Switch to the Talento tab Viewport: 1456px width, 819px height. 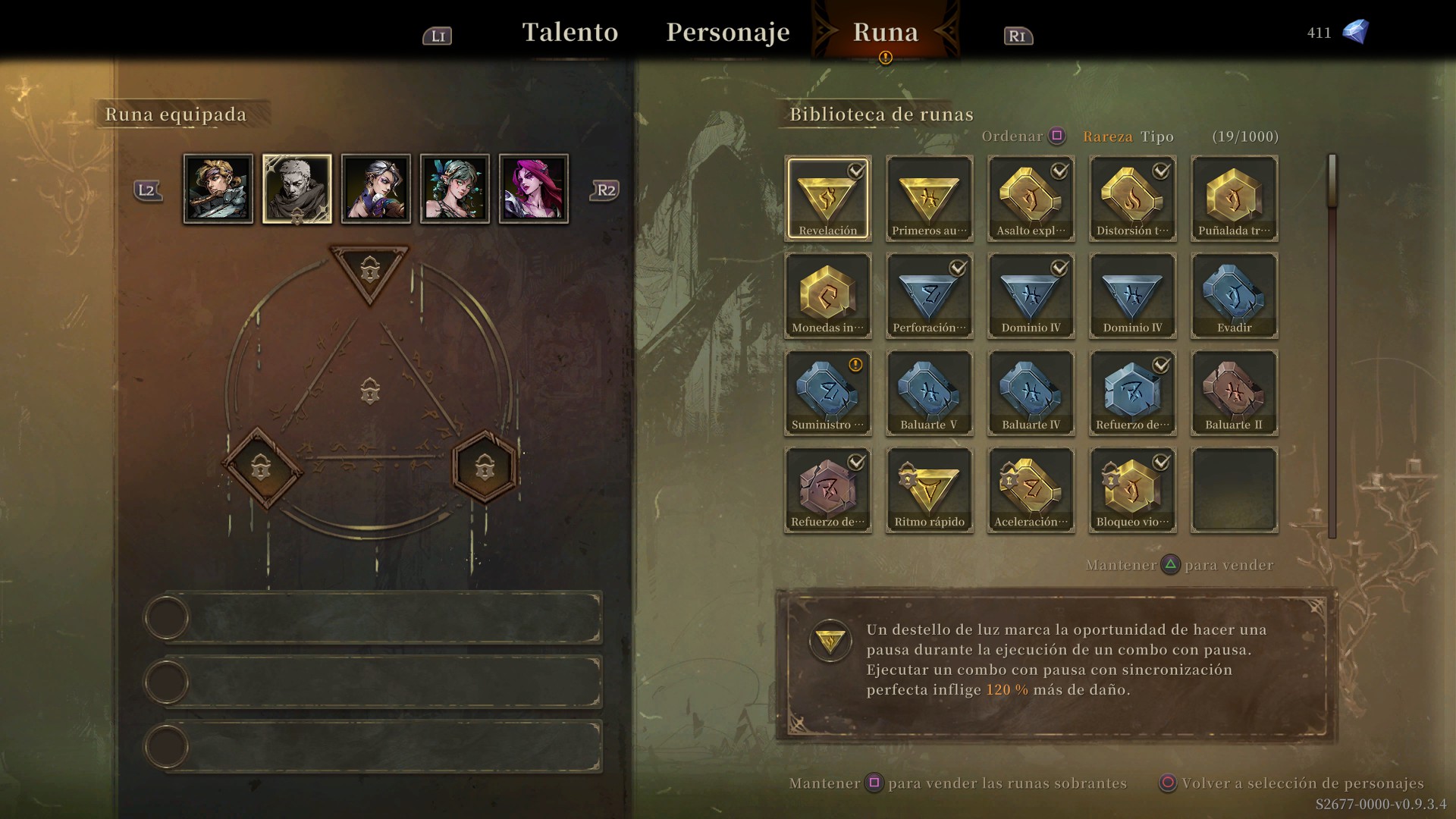point(570,32)
